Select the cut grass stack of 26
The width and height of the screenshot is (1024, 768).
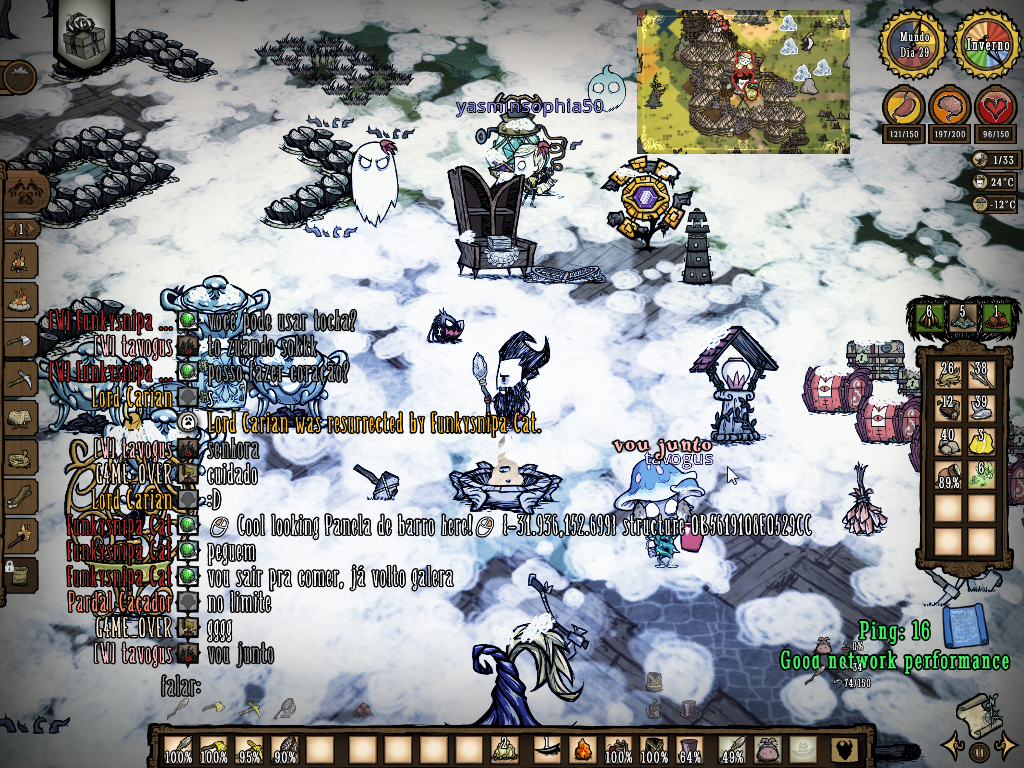(x=946, y=374)
